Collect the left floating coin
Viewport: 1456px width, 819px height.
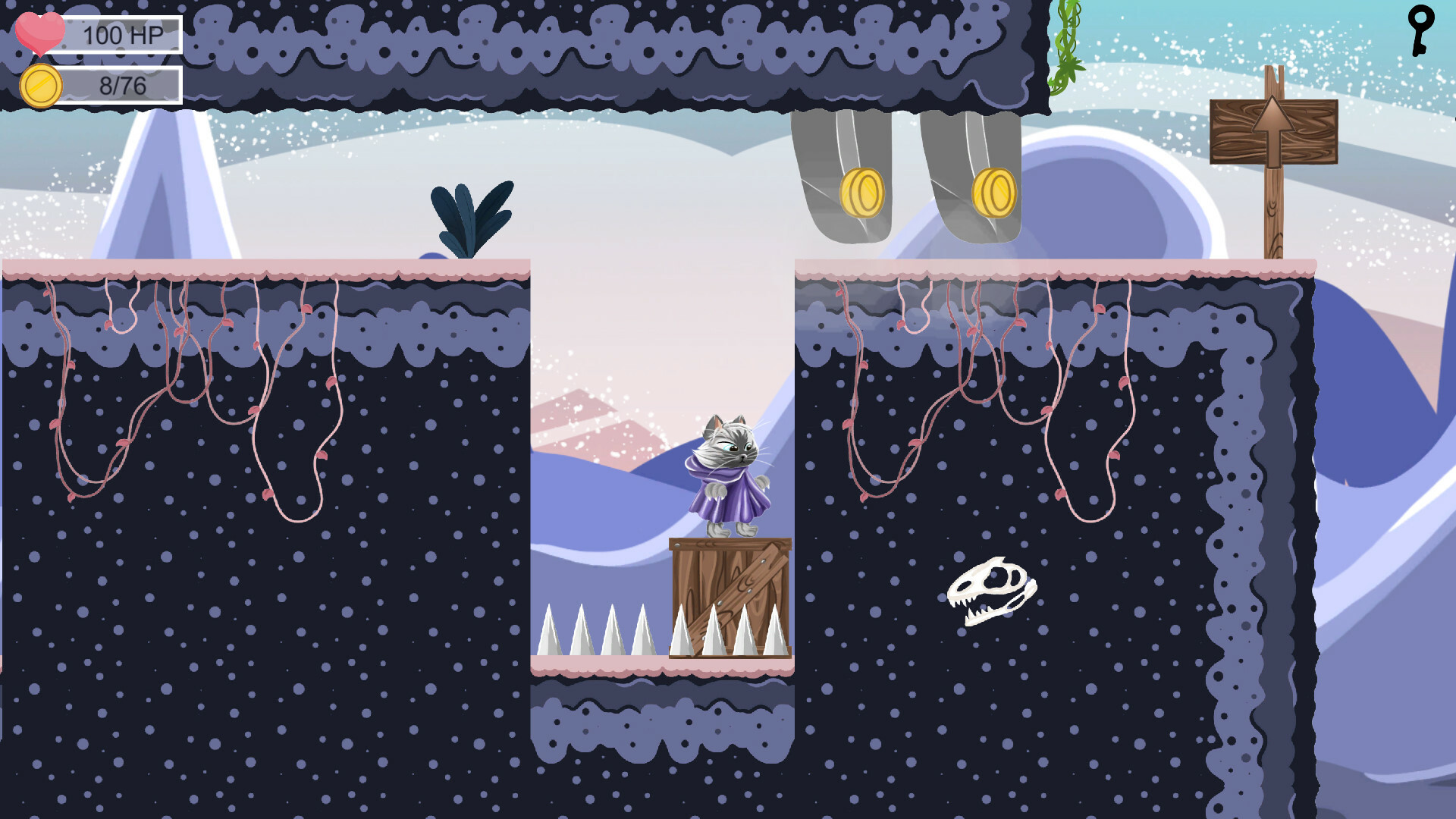tap(863, 193)
